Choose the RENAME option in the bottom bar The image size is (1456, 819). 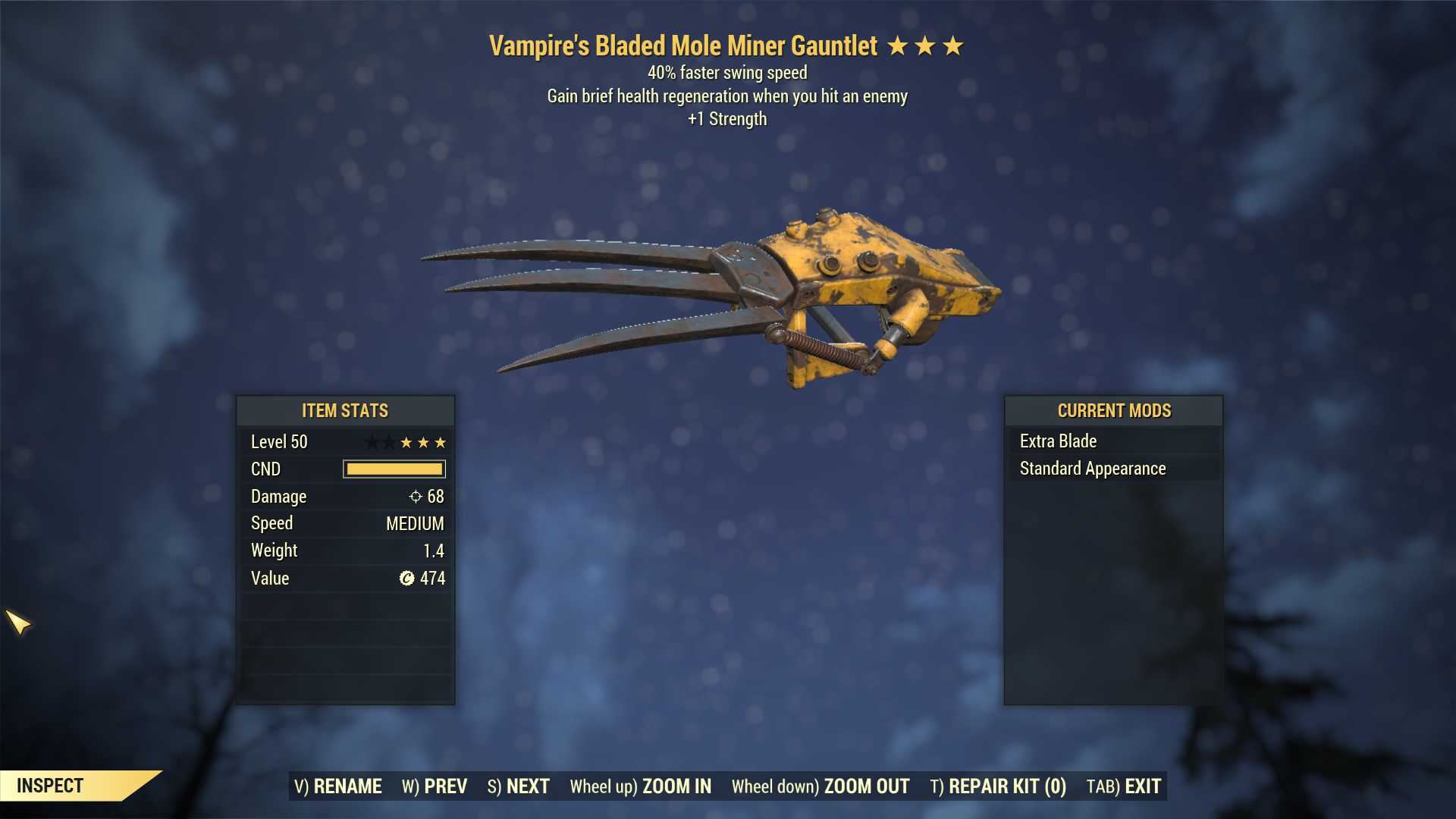click(337, 786)
